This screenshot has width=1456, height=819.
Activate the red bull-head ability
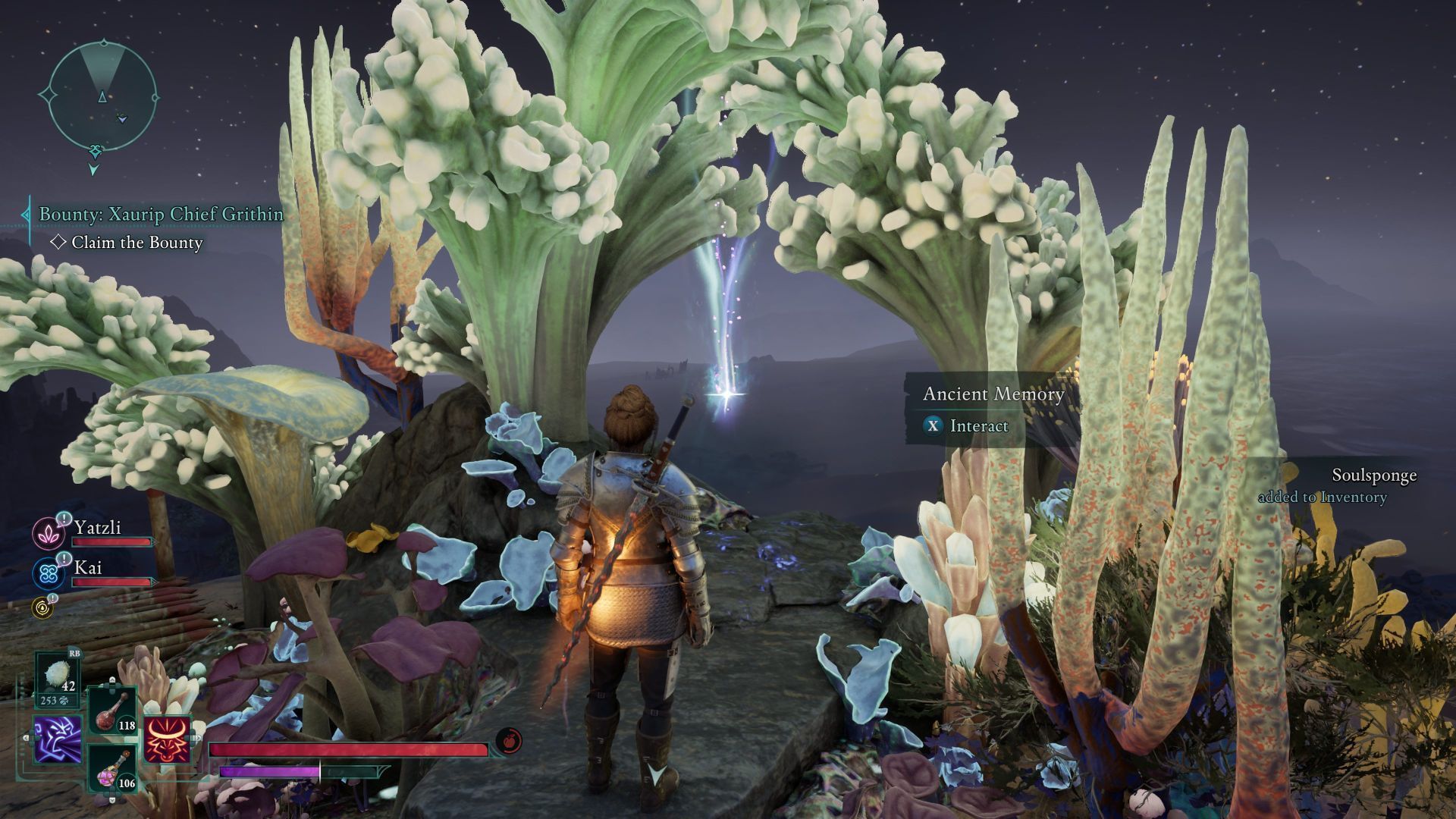167,739
